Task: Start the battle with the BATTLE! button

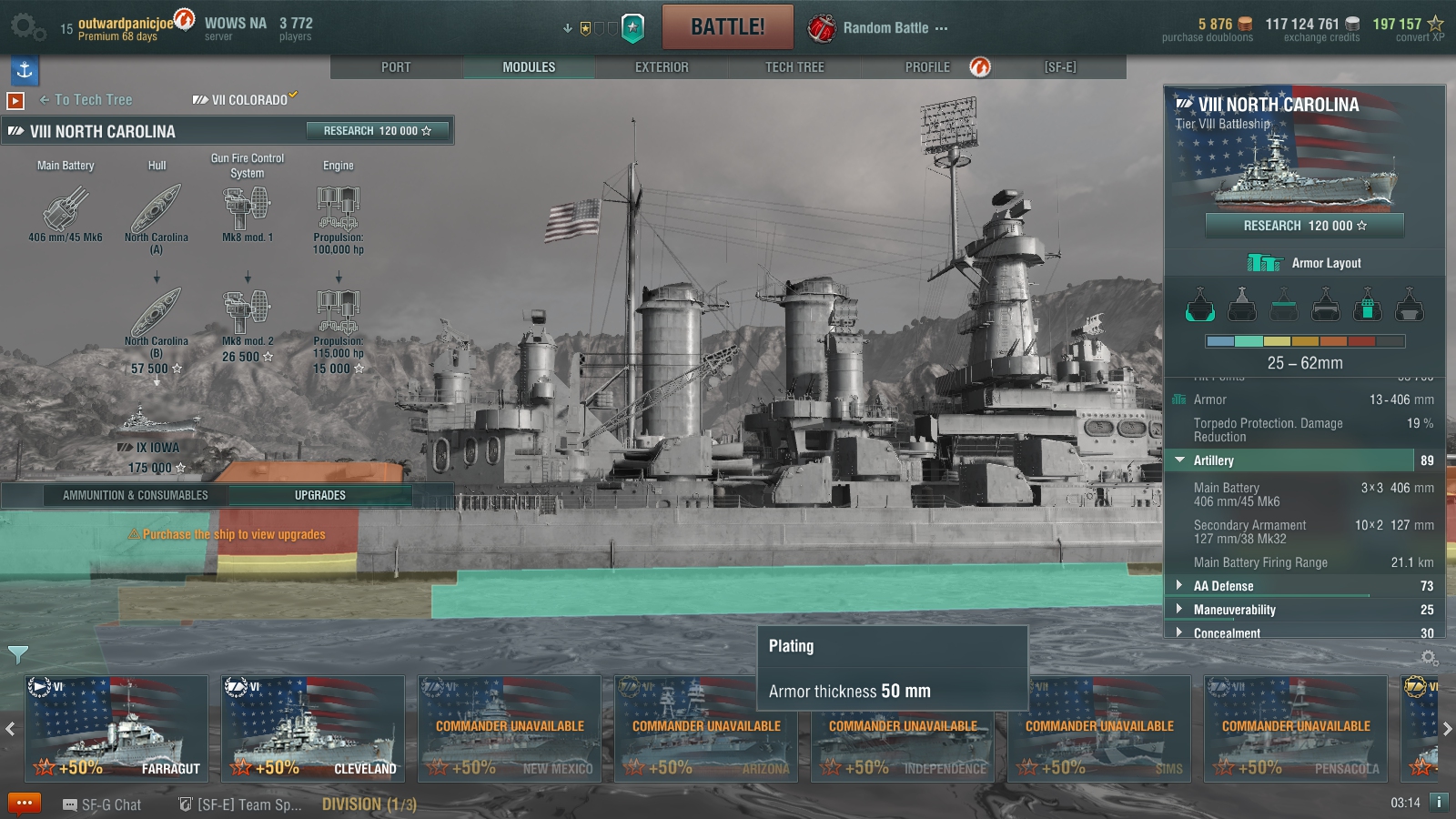Action: [x=727, y=27]
